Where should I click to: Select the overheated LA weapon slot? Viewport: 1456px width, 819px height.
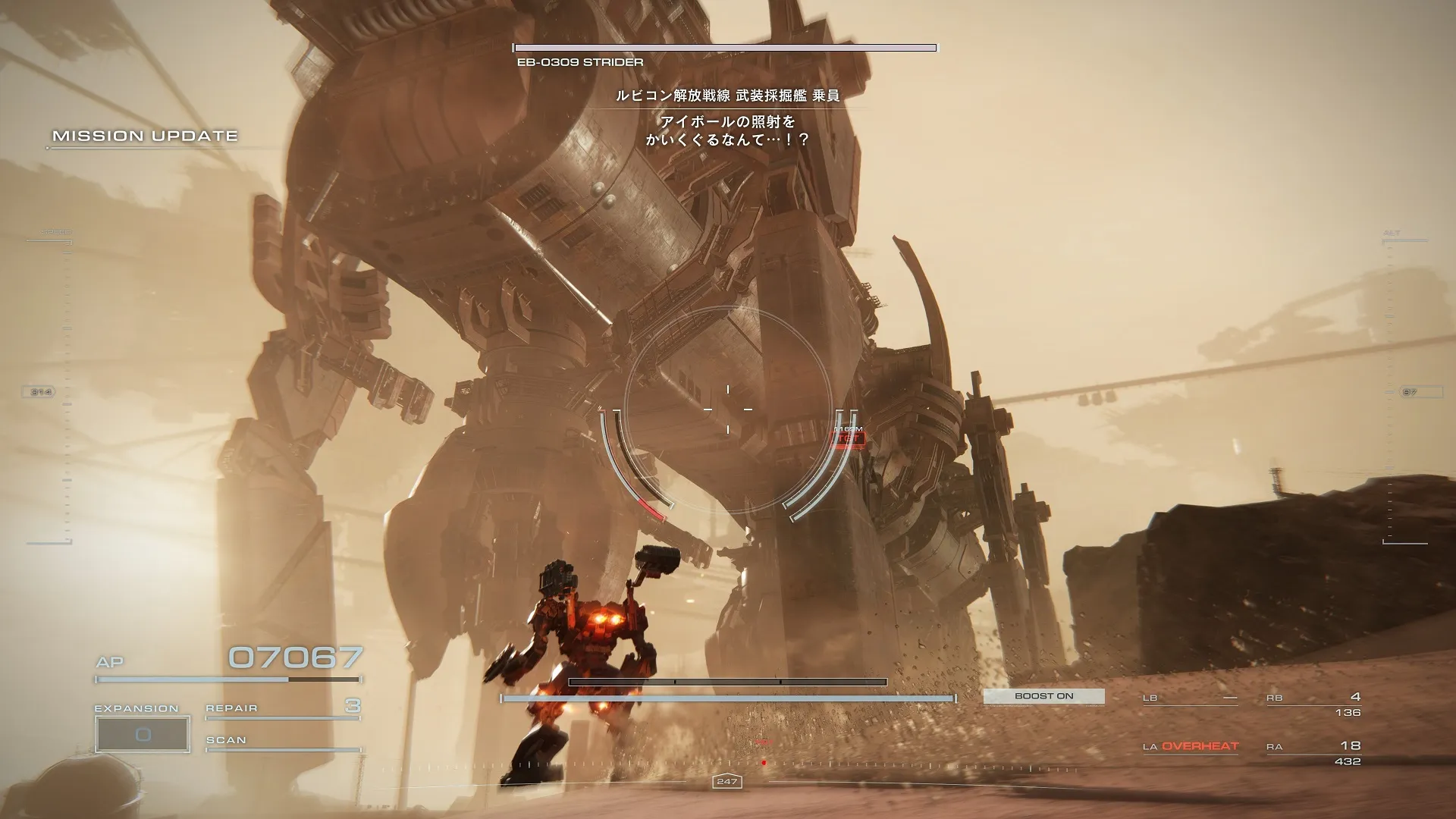pyautogui.click(x=1190, y=747)
